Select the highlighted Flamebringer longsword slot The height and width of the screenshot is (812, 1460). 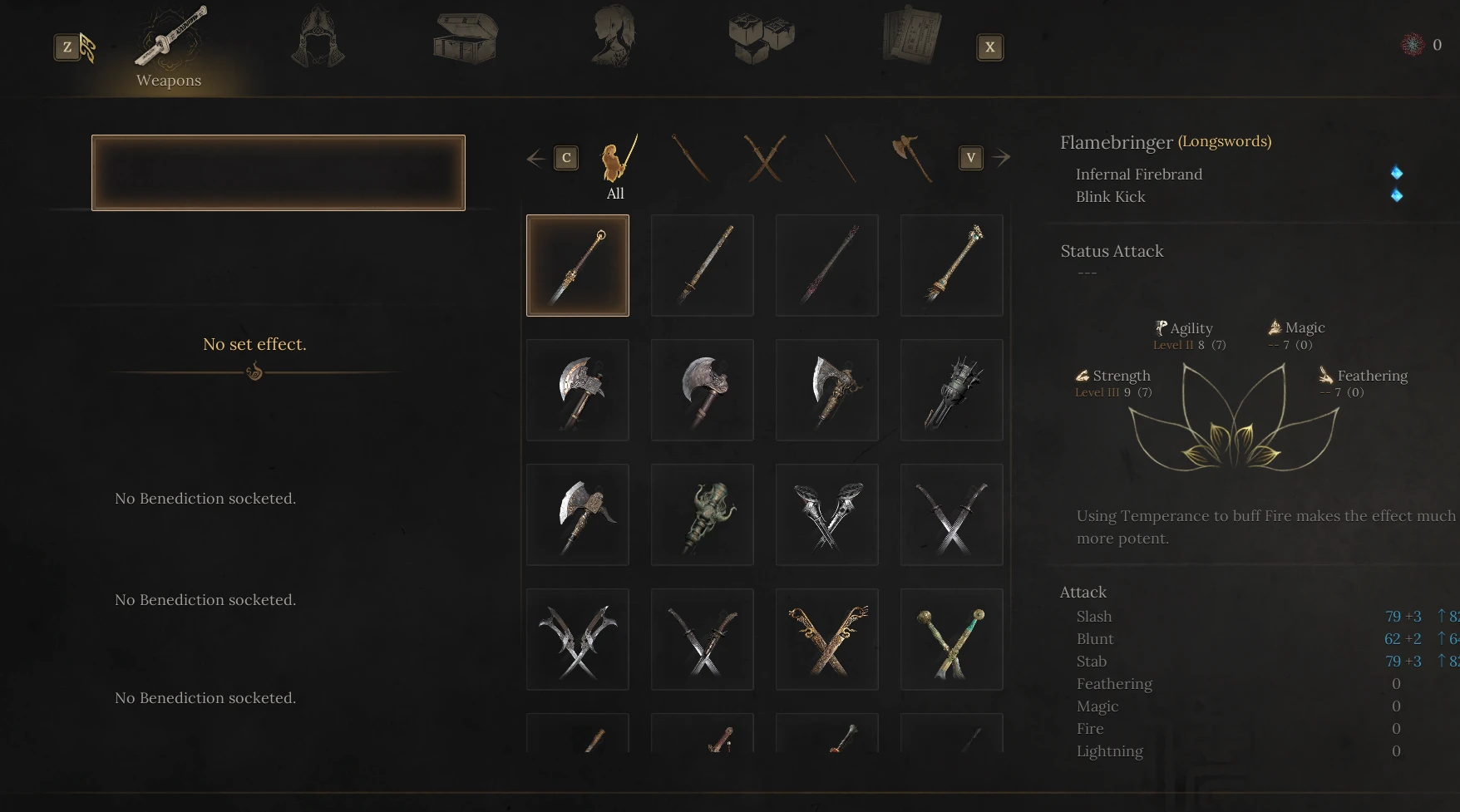[578, 265]
